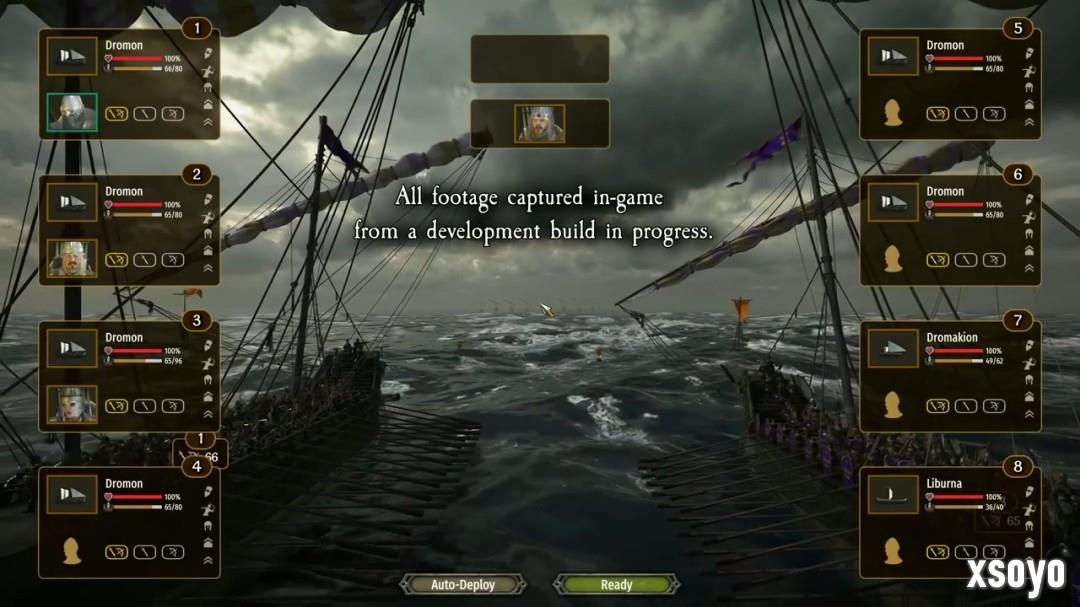
Task: Assign a captain to ship 4's empty slot
Action: pos(72,551)
